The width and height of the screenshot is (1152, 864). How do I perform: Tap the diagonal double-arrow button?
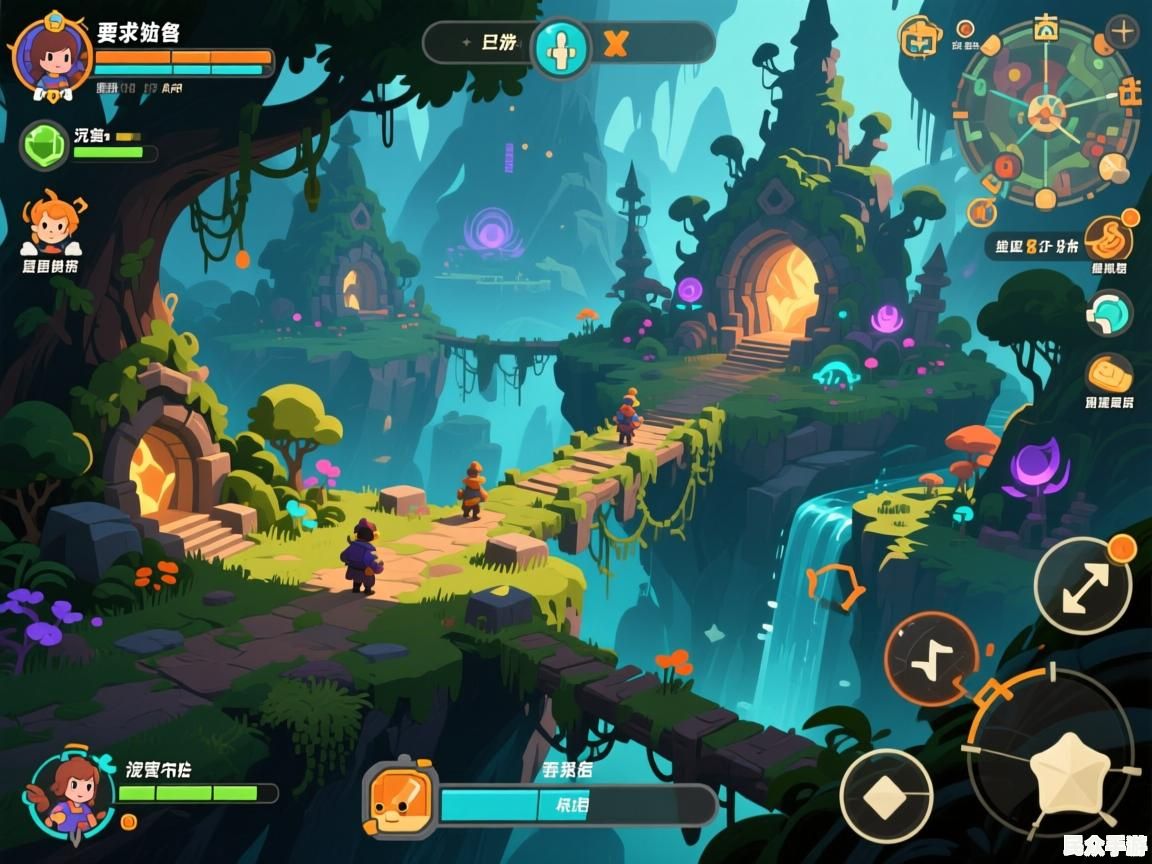click(1082, 585)
